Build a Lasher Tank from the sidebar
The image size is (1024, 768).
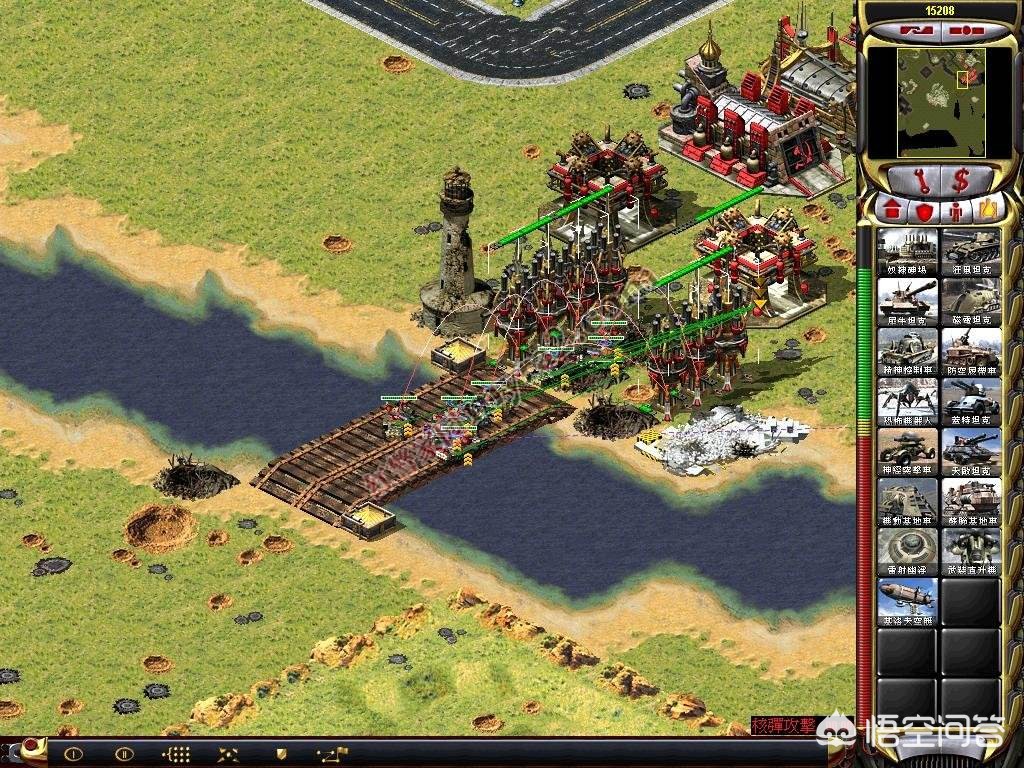point(970,250)
